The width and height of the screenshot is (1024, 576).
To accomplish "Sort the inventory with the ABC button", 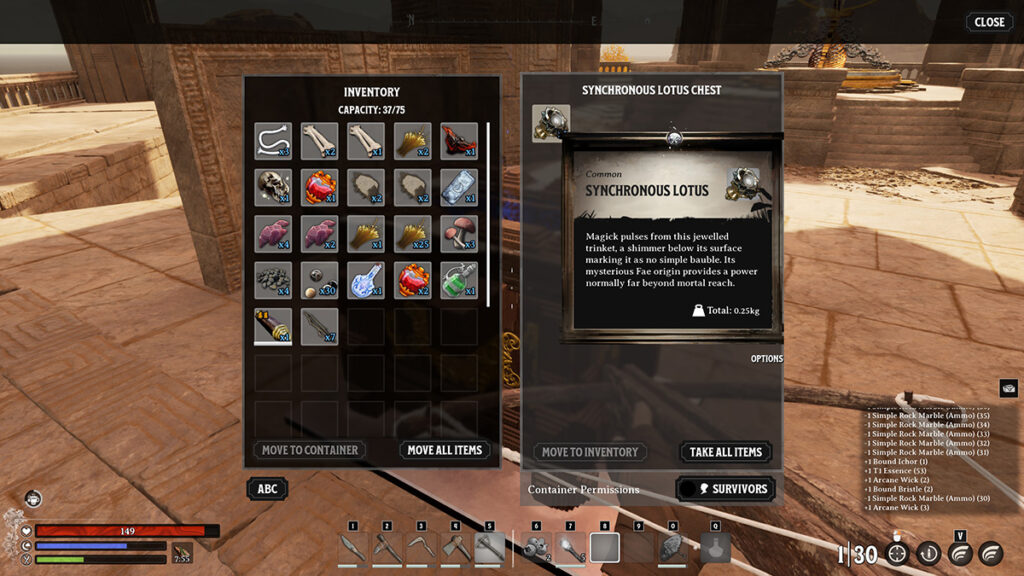I will [268, 489].
